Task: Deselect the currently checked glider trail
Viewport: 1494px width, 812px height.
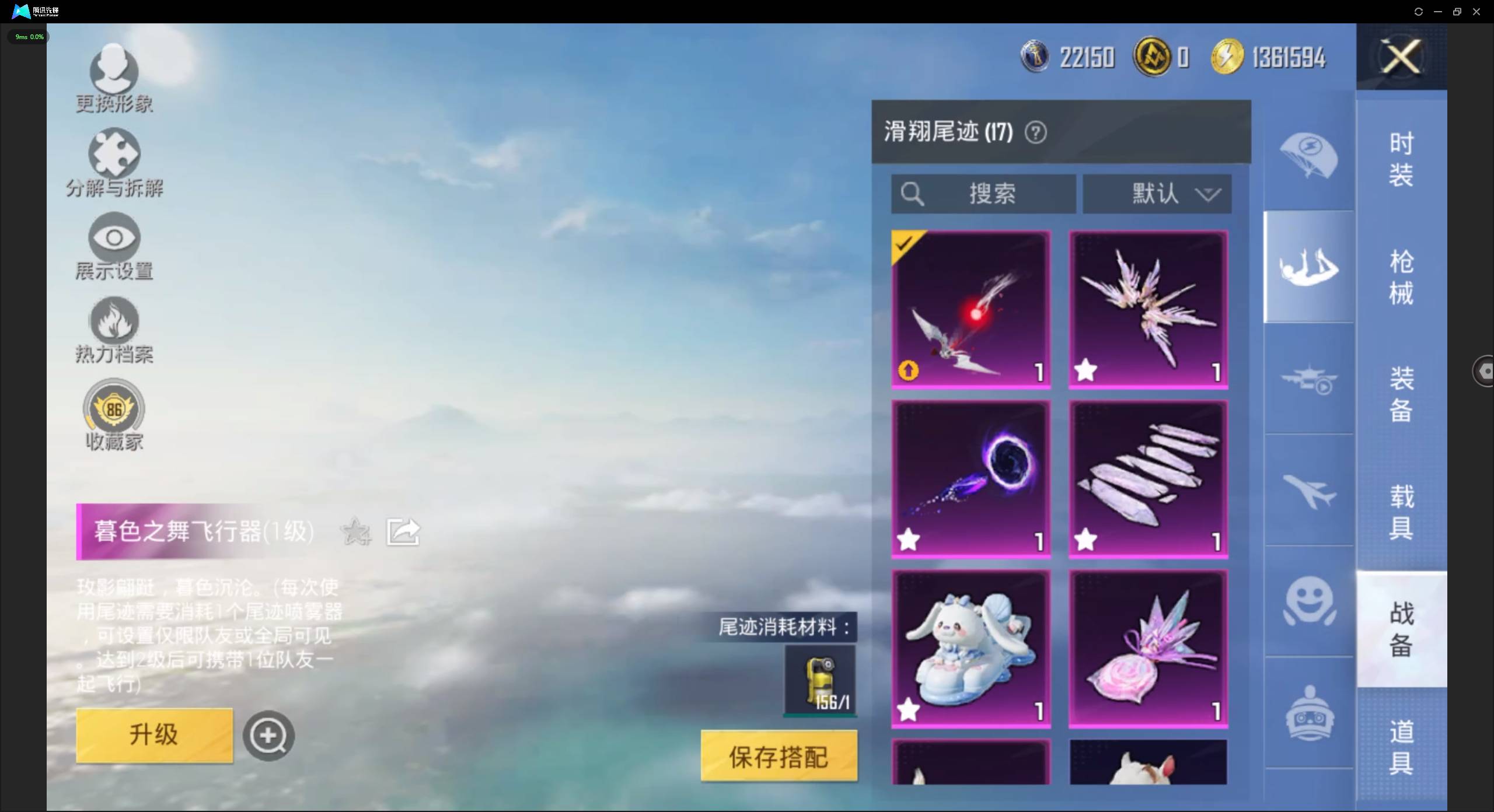Action: coord(971,308)
